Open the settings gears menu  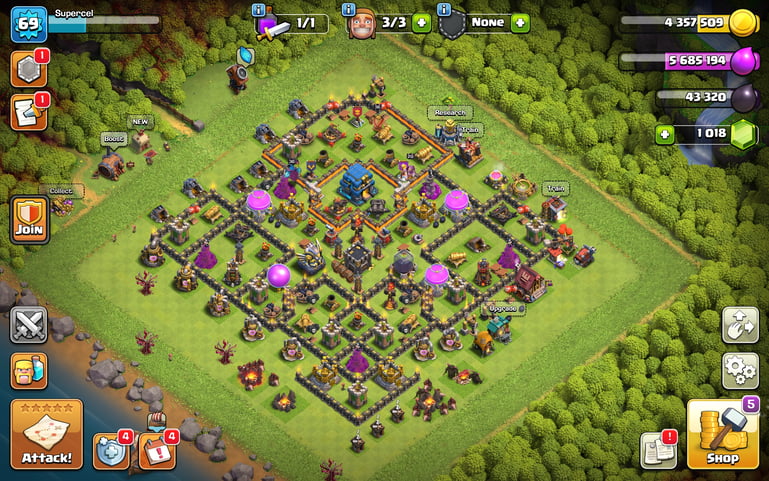point(740,371)
